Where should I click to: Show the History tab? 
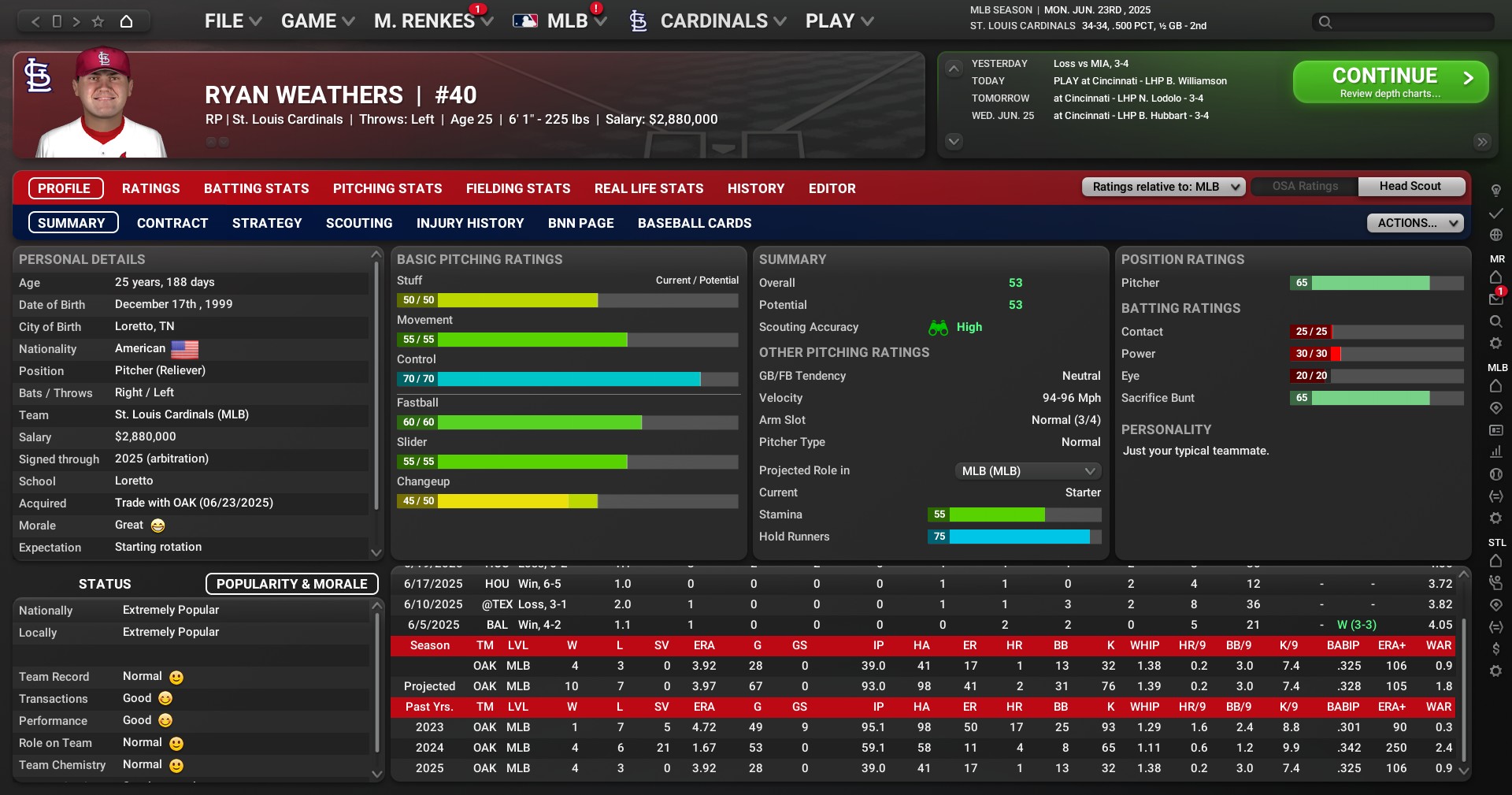click(x=756, y=188)
